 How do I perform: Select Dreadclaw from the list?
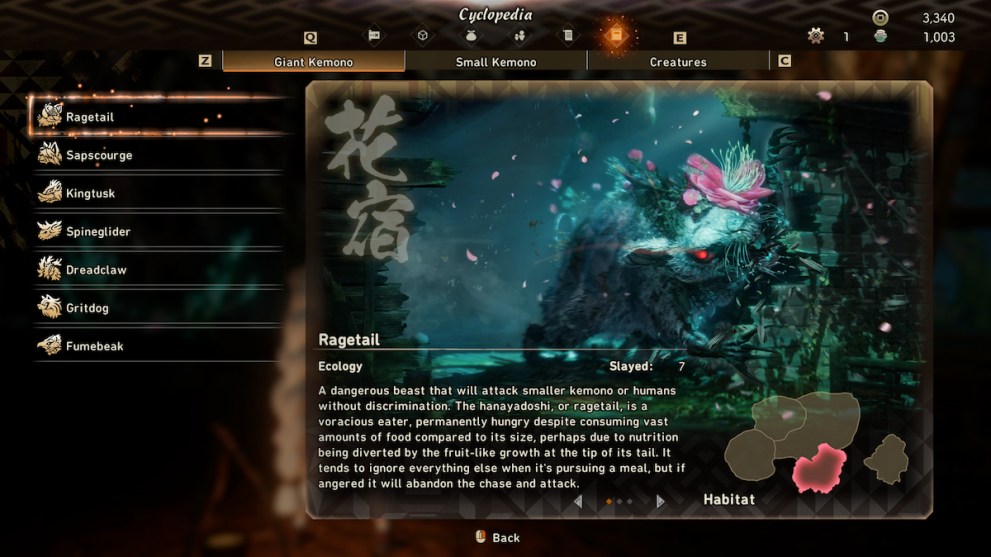[x=96, y=270]
